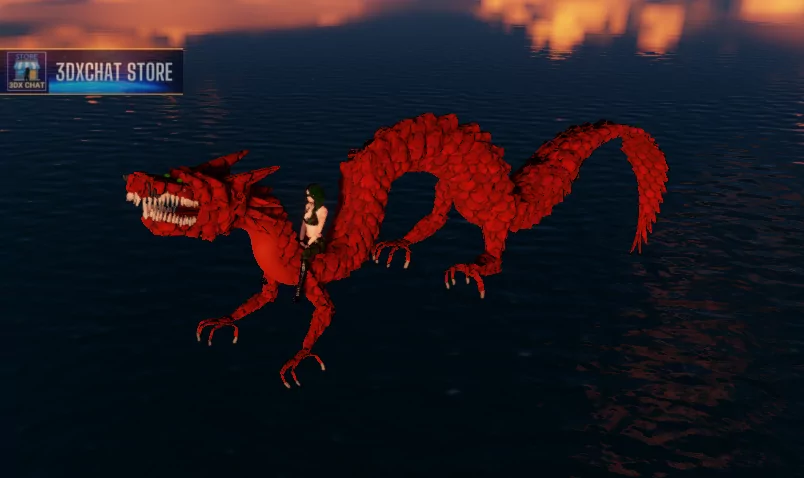The image size is (804, 478).
Task: Open the 3DXChat Store banner
Action: (95, 72)
